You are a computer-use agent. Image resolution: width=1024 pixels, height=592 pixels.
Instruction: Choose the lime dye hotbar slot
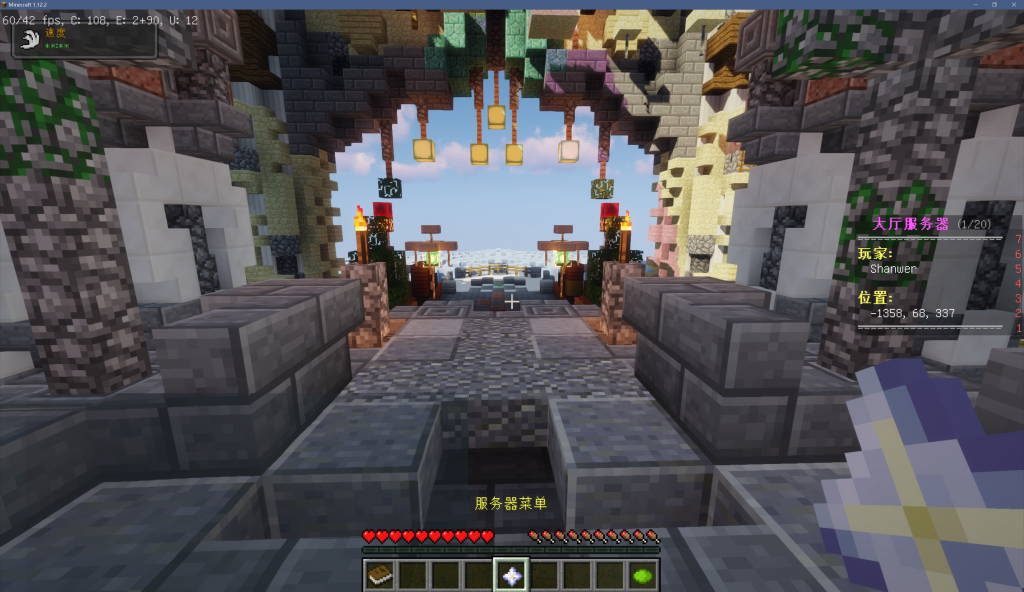pos(643,575)
